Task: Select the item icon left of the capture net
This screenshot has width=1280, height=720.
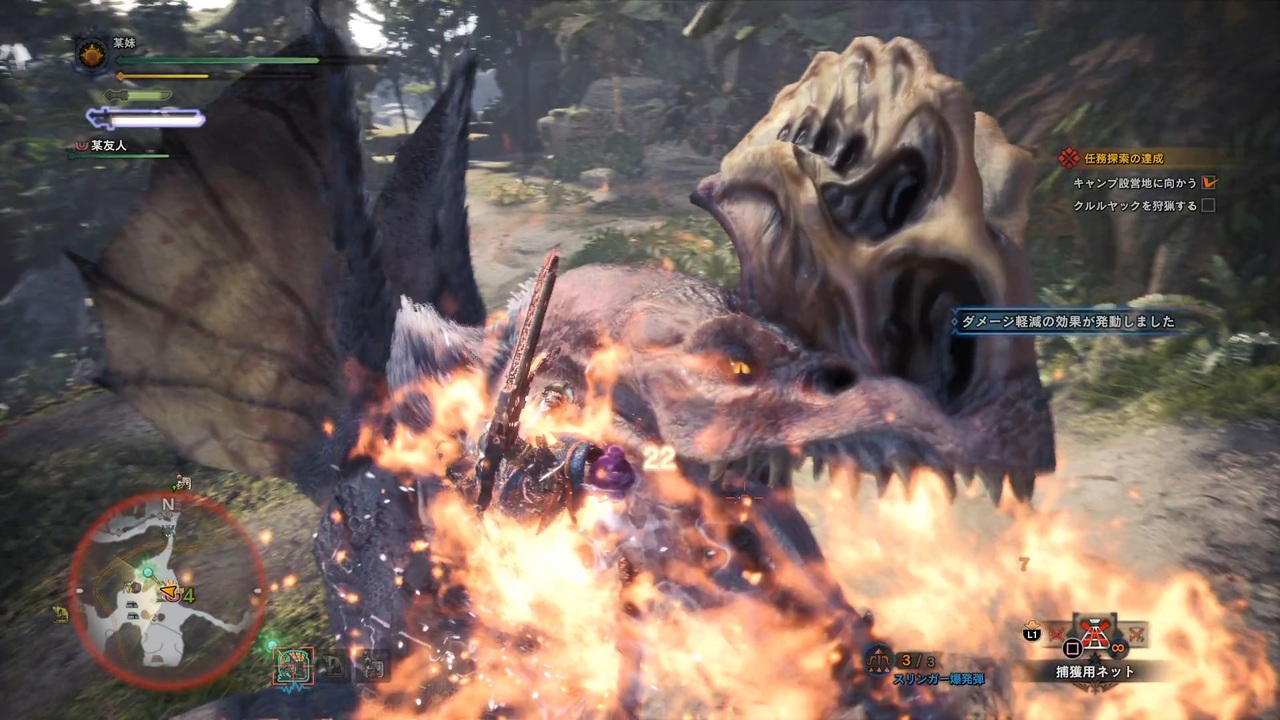Action: (1057, 633)
